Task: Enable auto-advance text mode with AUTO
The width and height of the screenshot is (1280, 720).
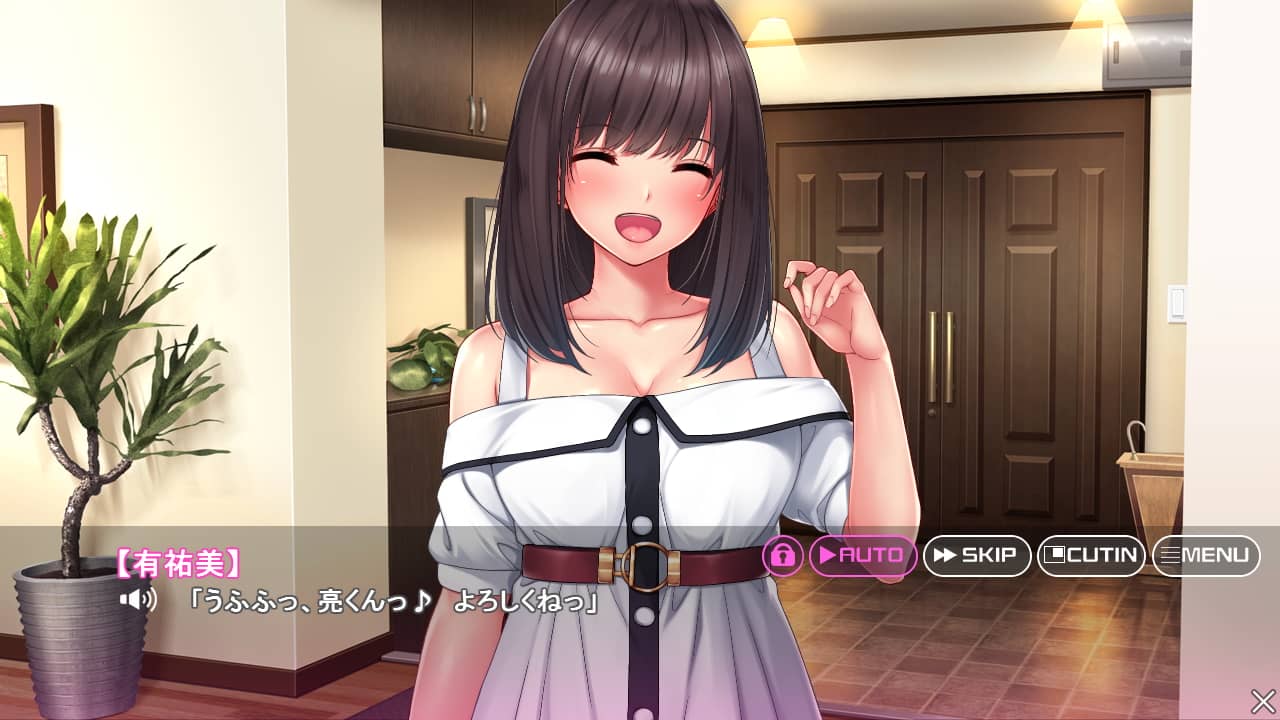Action: tap(860, 556)
